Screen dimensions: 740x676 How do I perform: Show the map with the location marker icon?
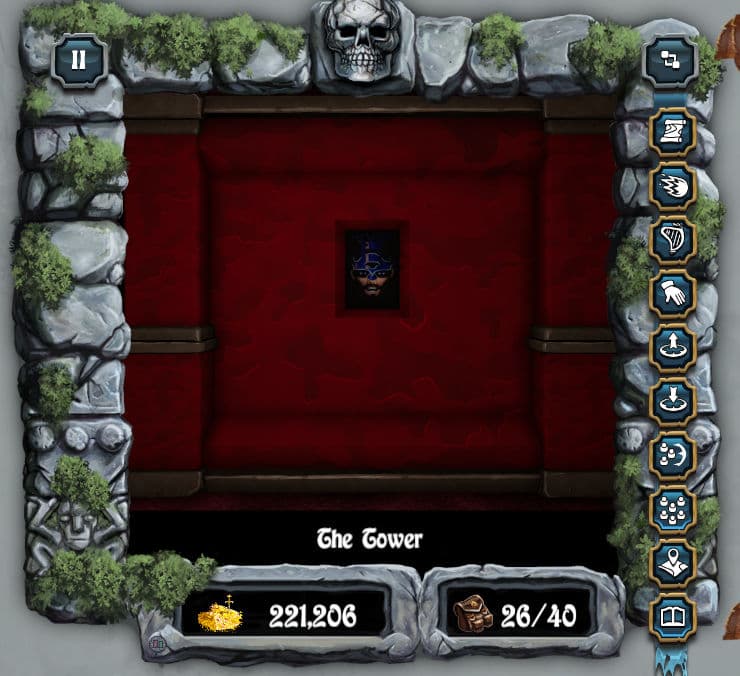tap(673, 563)
